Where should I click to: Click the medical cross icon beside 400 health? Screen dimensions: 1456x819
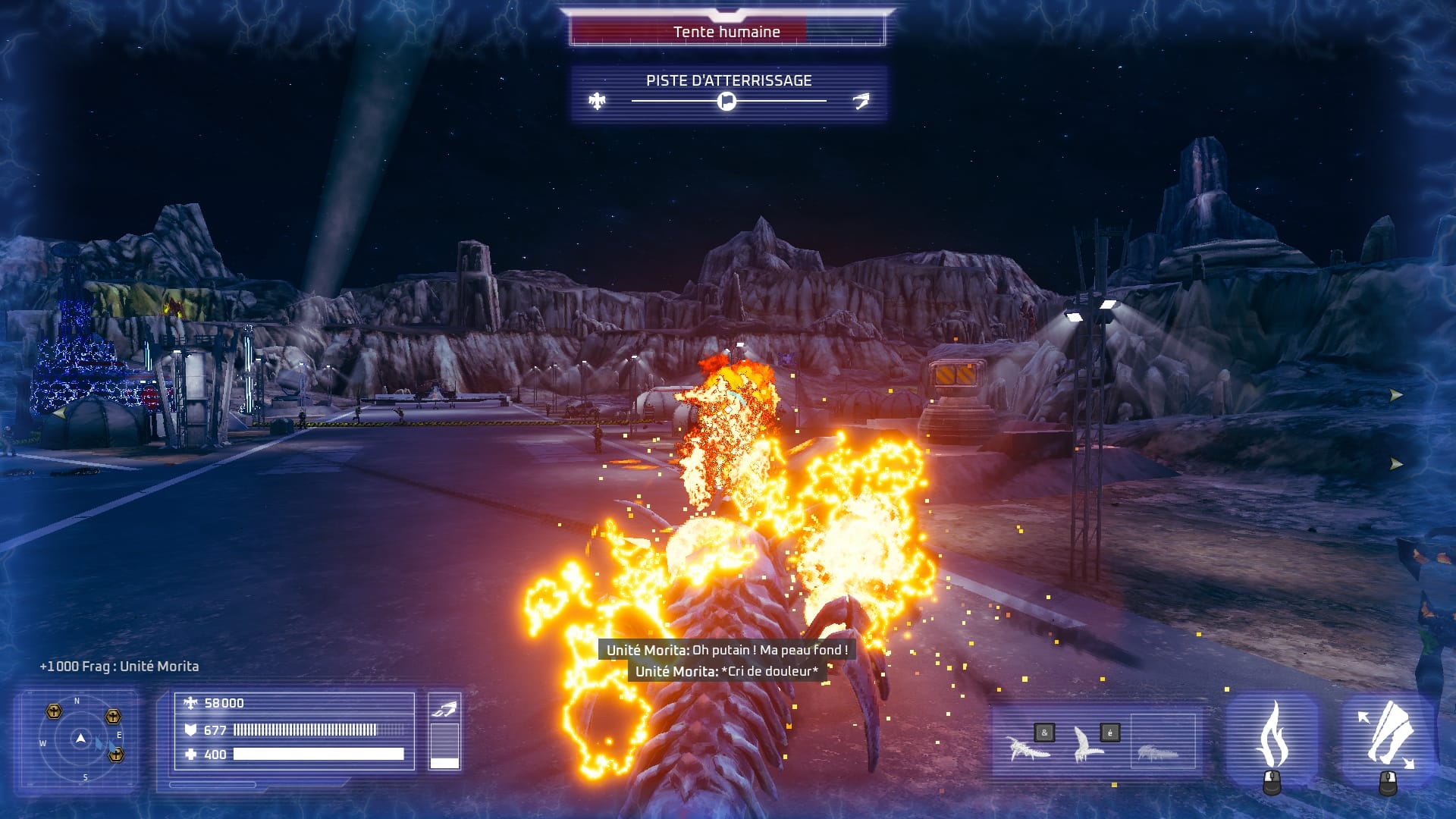click(191, 755)
